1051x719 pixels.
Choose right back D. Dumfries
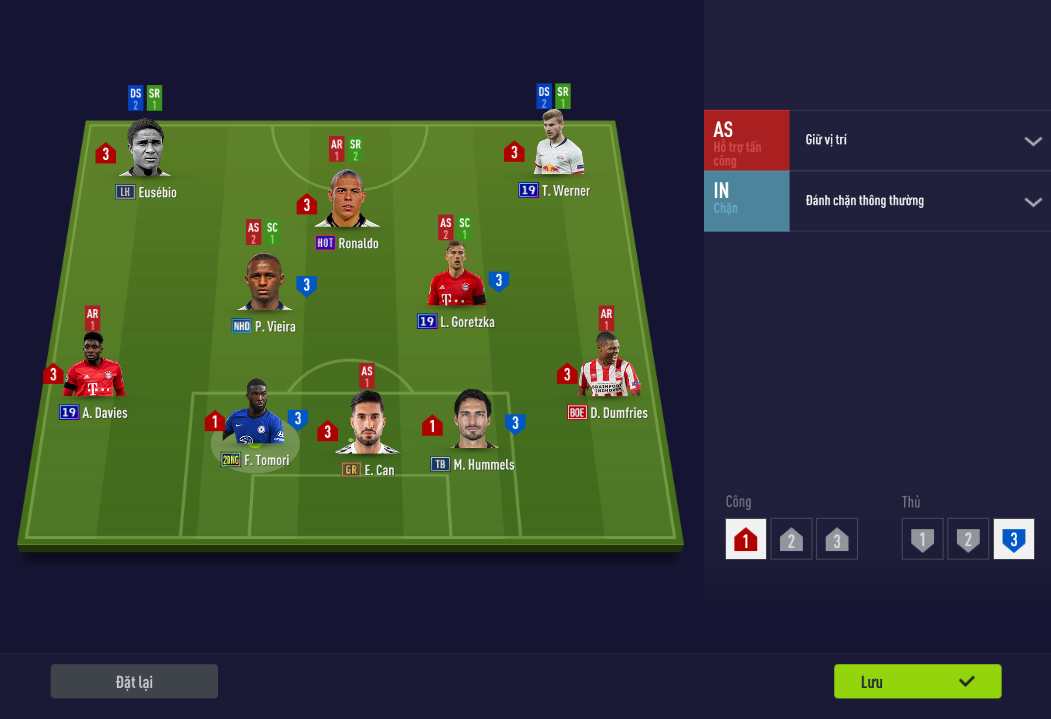pyautogui.click(x=608, y=369)
